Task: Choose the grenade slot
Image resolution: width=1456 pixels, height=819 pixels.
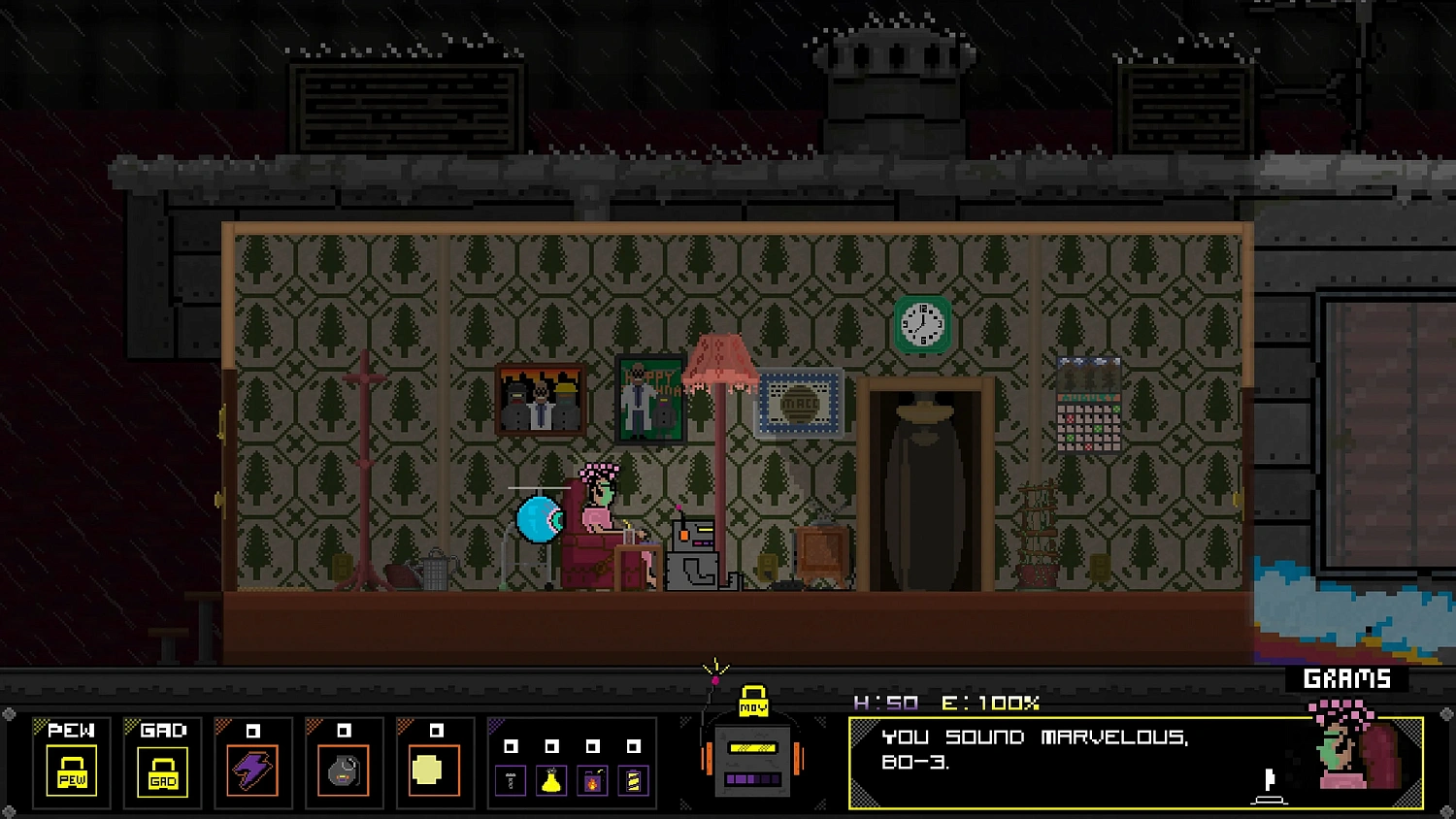Action: tap(344, 771)
